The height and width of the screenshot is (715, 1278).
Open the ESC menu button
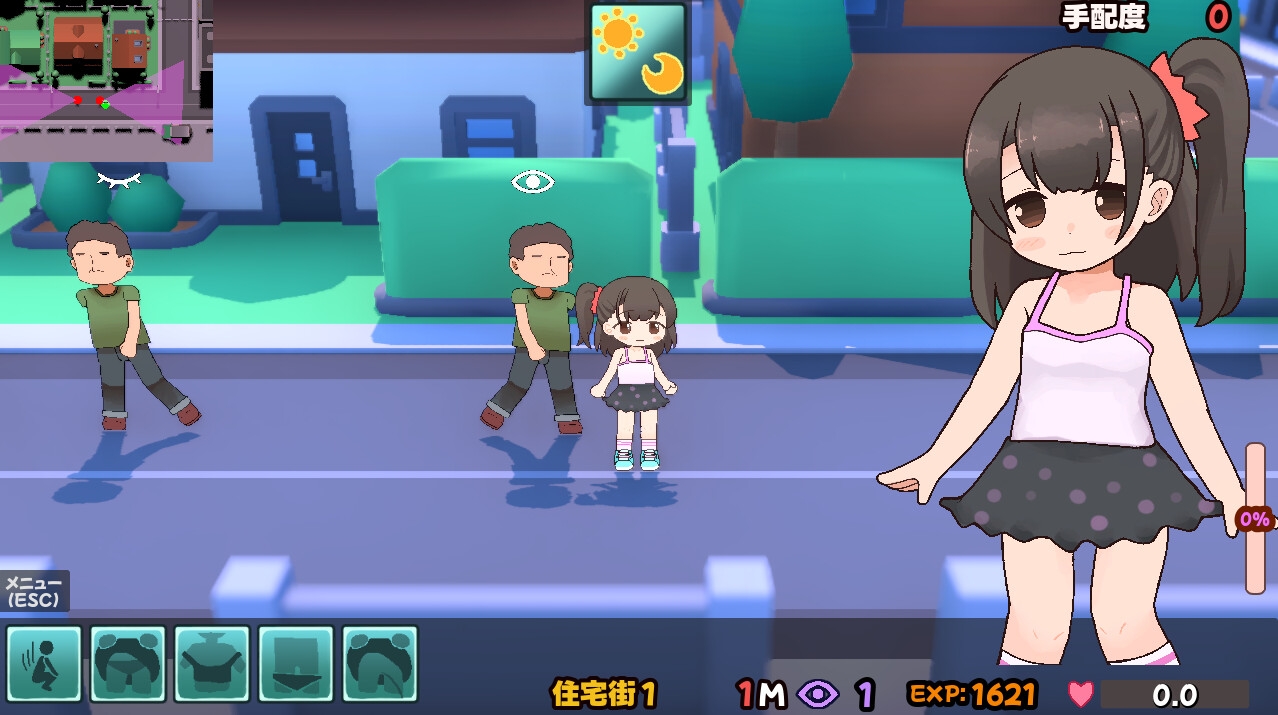(x=33, y=592)
